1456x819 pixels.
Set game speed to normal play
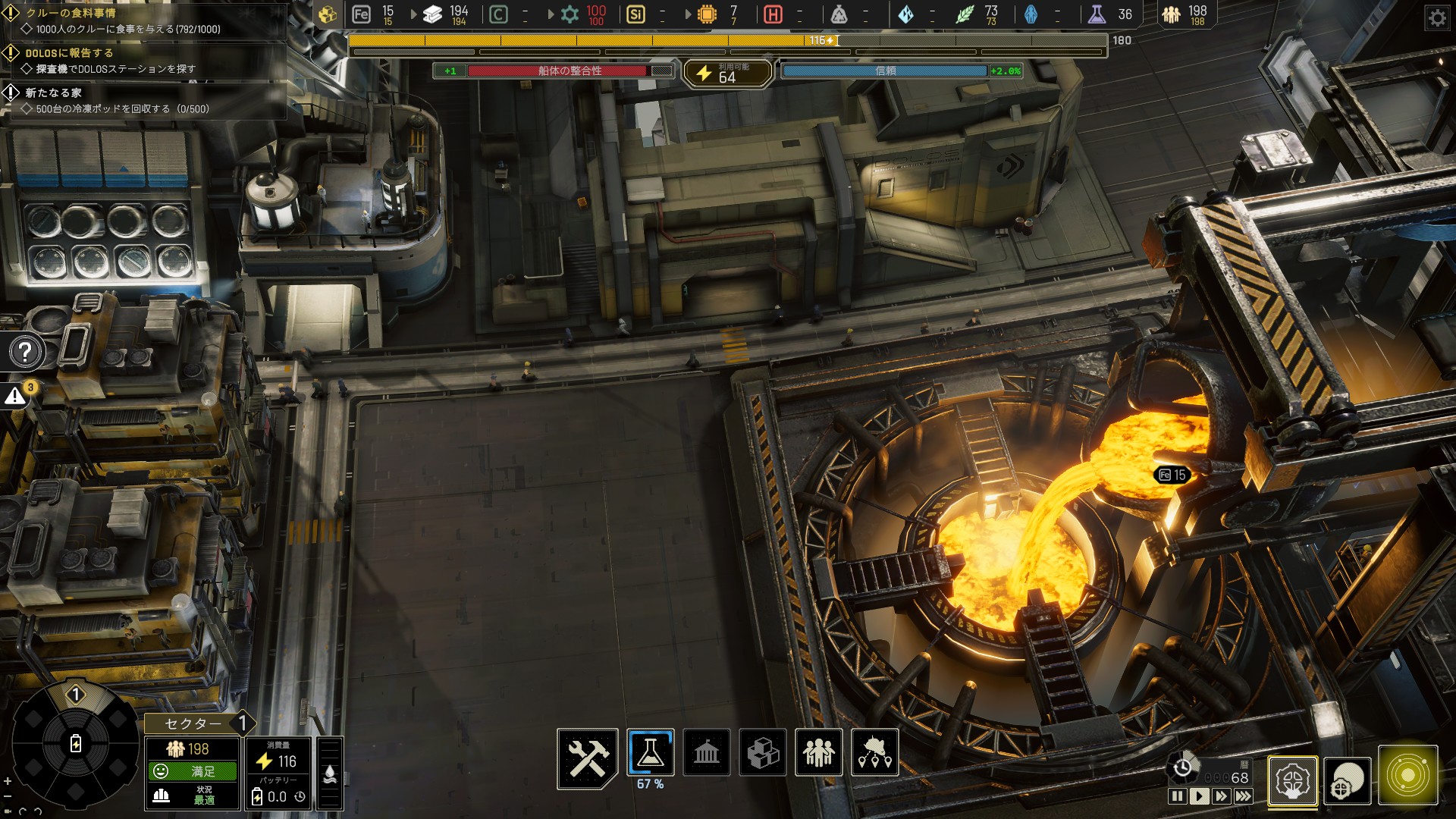click(x=1199, y=796)
